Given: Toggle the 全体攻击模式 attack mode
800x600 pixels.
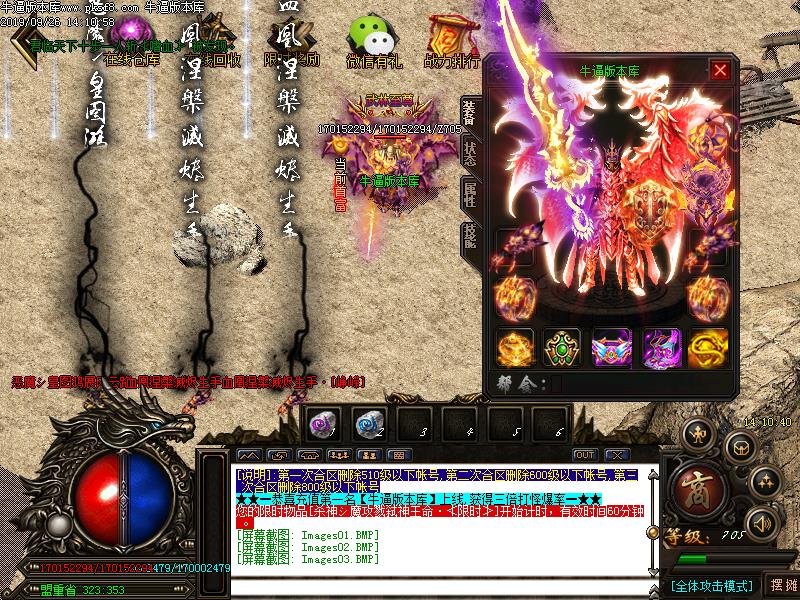Looking at the screenshot, I should pyautogui.click(x=711, y=585).
